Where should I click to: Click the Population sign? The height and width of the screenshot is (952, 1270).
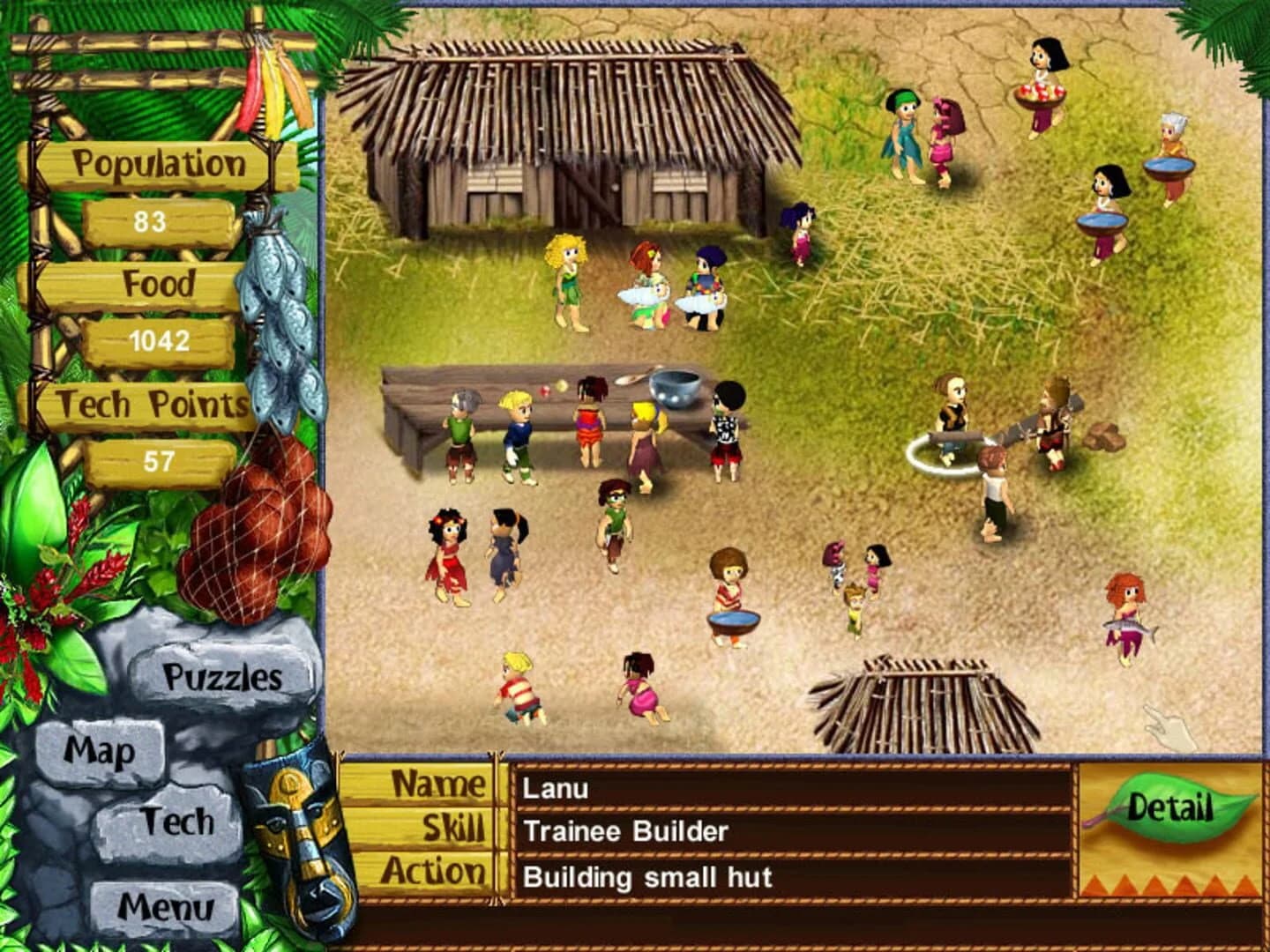click(161, 162)
